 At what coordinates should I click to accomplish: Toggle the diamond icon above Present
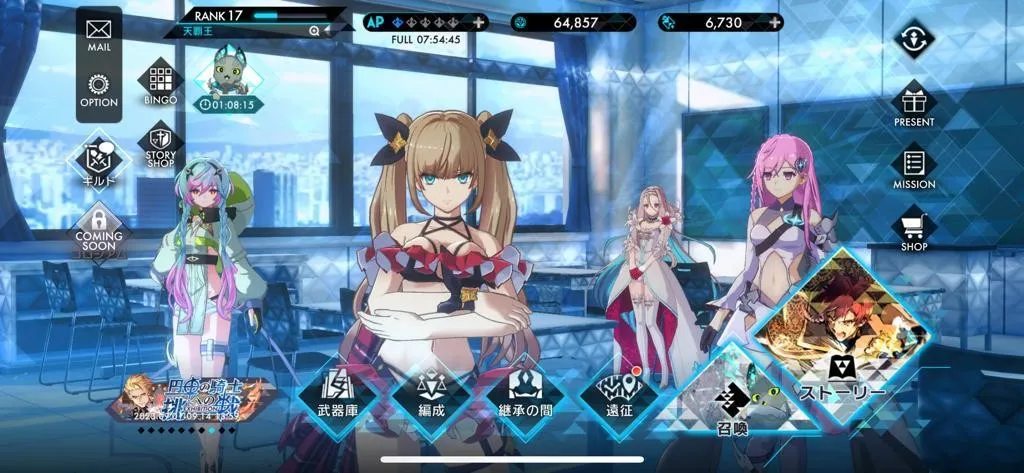tap(914, 40)
